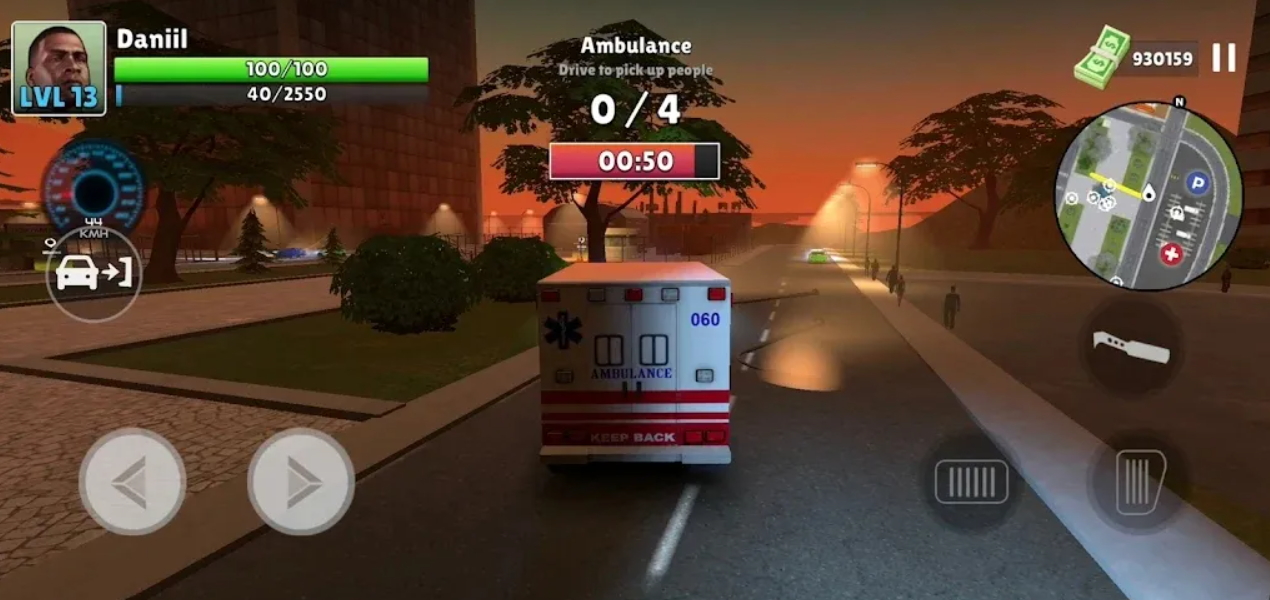
Task: Open the cash stack money icon
Action: (x=1103, y=57)
